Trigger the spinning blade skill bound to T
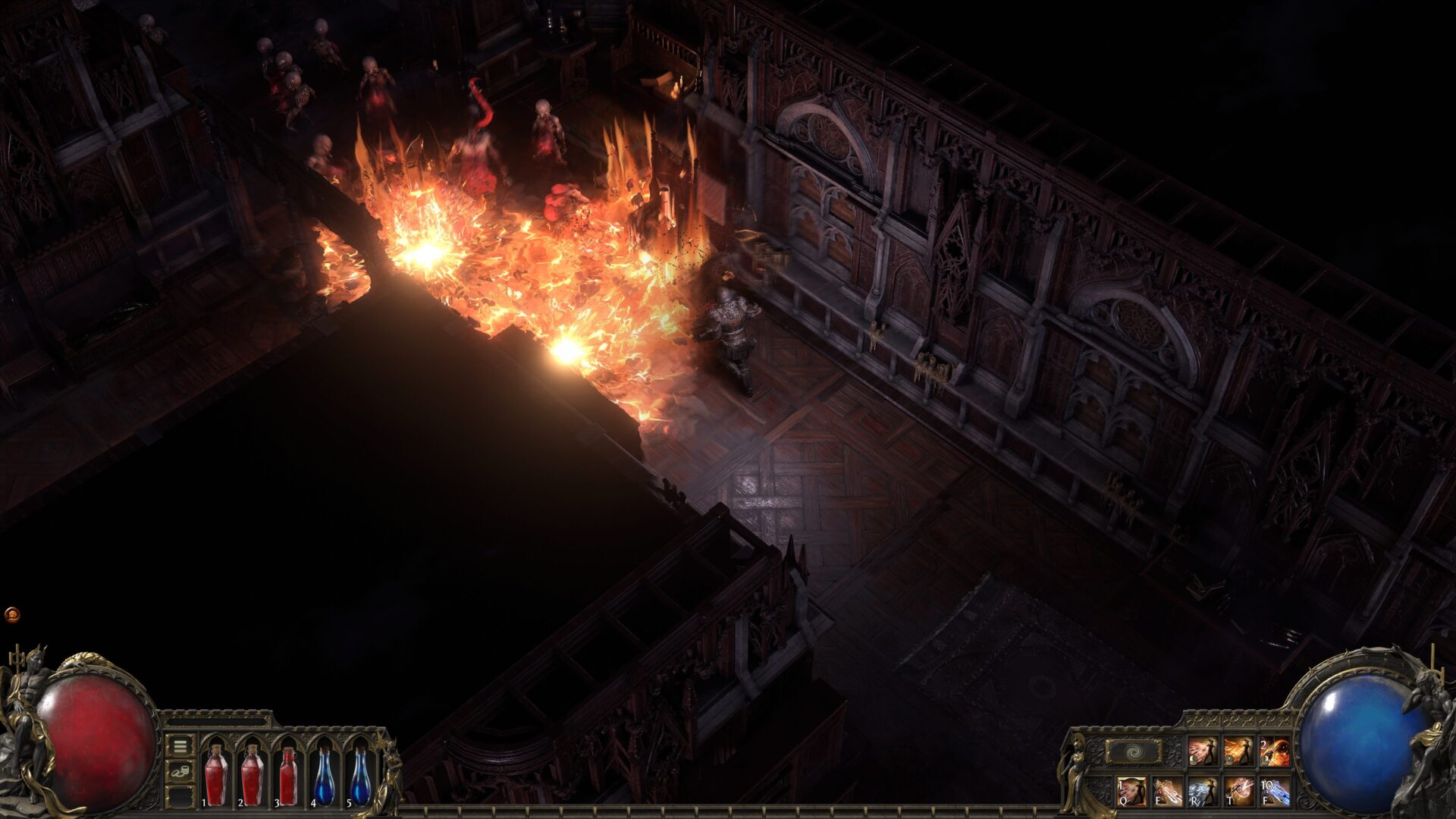The height and width of the screenshot is (819, 1456). pyautogui.click(x=1239, y=792)
